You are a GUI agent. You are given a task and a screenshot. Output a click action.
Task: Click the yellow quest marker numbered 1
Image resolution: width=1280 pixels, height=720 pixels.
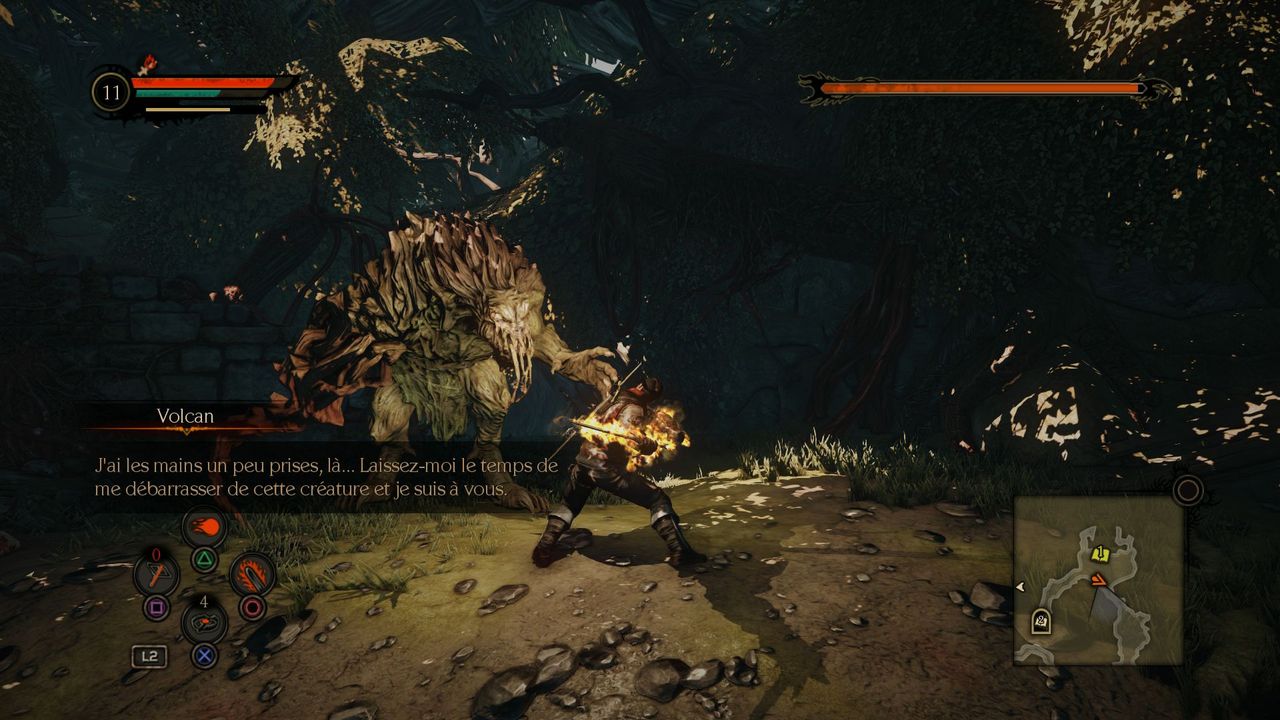tap(1101, 553)
